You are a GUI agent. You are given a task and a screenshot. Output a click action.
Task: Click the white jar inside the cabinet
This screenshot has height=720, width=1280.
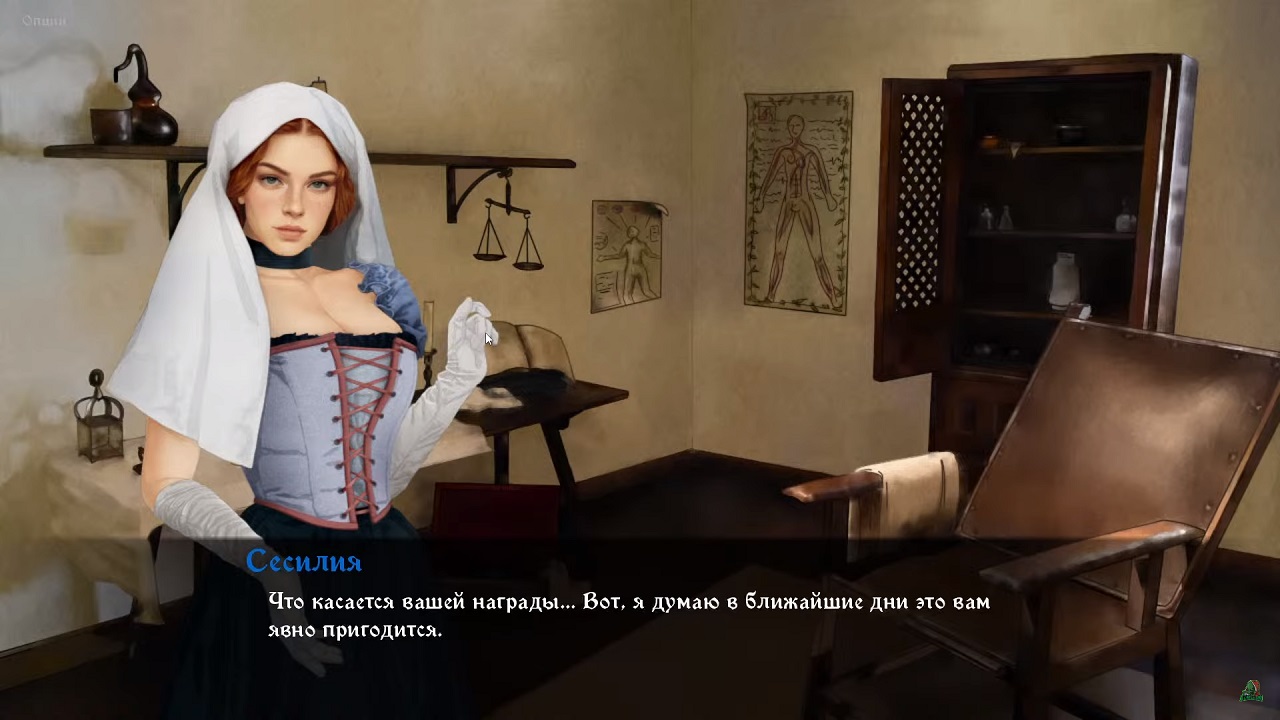click(1063, 280)
